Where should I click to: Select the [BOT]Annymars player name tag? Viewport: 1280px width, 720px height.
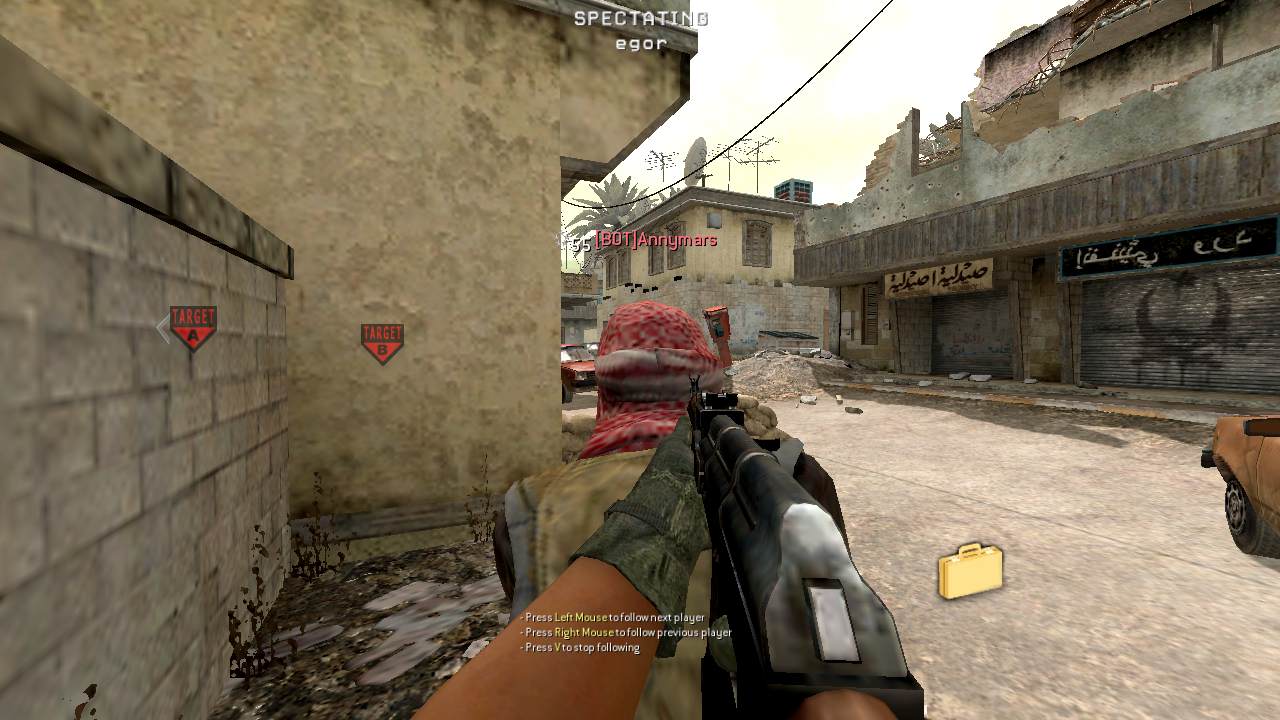[x=655, y=240]
